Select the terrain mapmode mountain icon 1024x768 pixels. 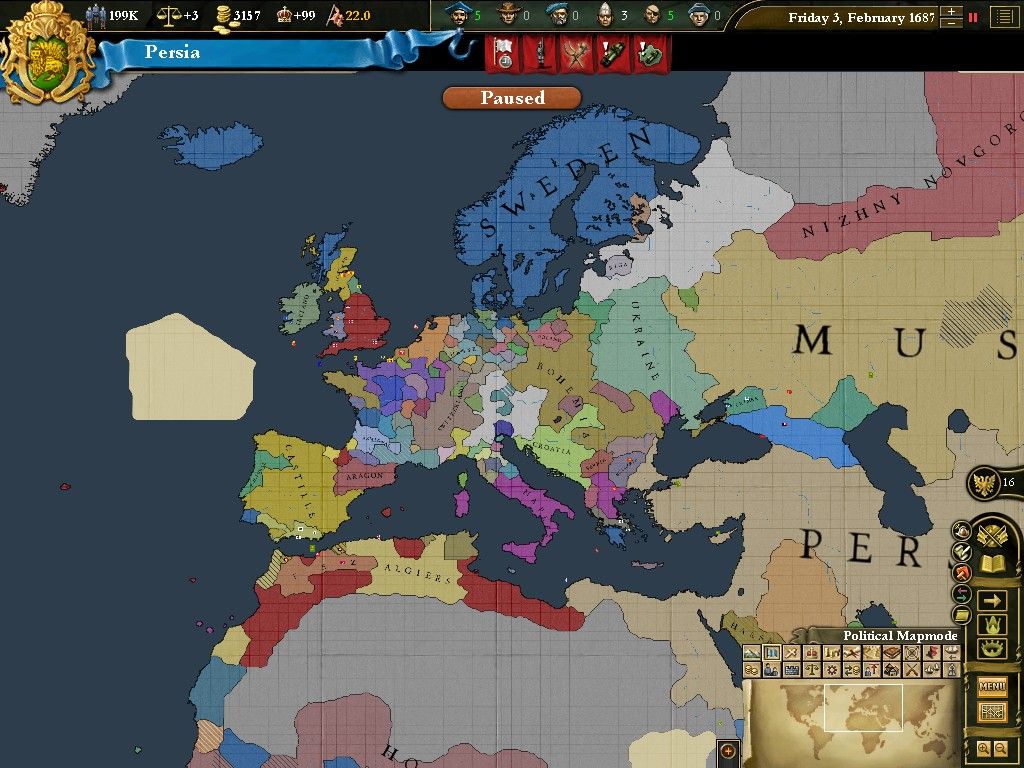751,653
